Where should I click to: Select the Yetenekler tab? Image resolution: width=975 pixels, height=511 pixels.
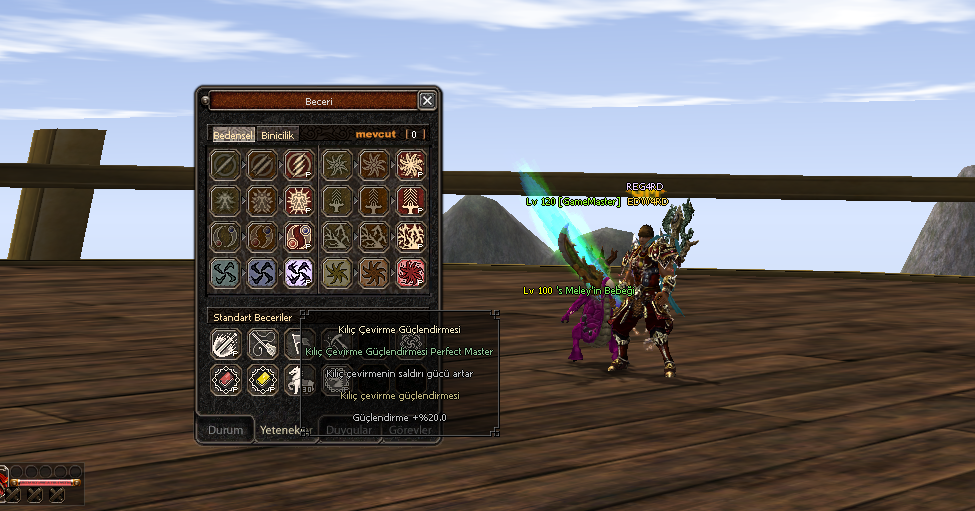283,430
